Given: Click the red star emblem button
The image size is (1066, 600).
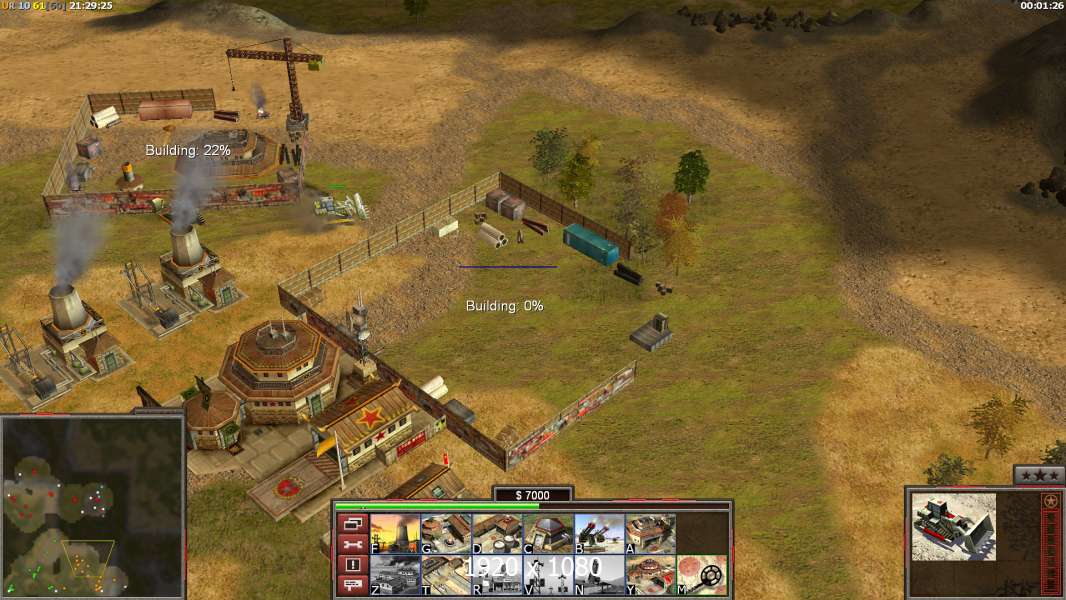Looking at the screenshot, I should point(1050,501).
